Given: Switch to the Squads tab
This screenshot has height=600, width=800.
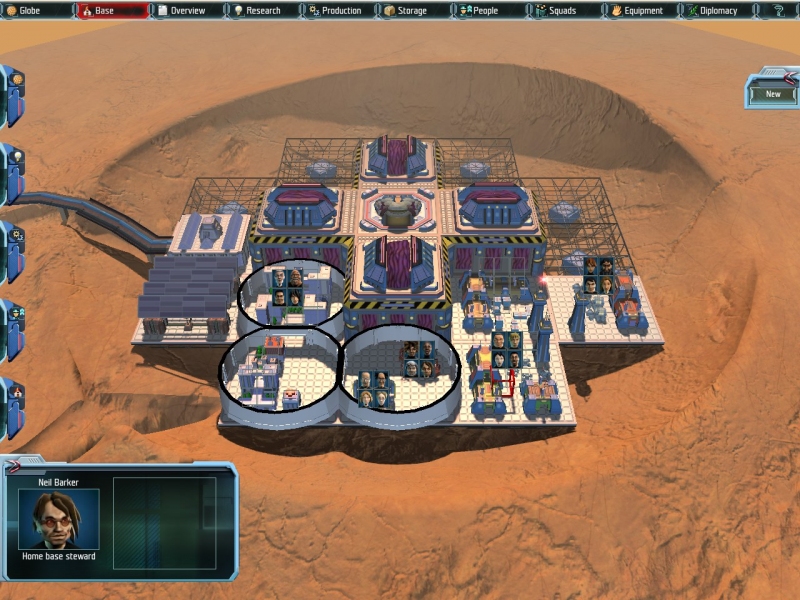Looking at the screenshot, I should 562,11.
